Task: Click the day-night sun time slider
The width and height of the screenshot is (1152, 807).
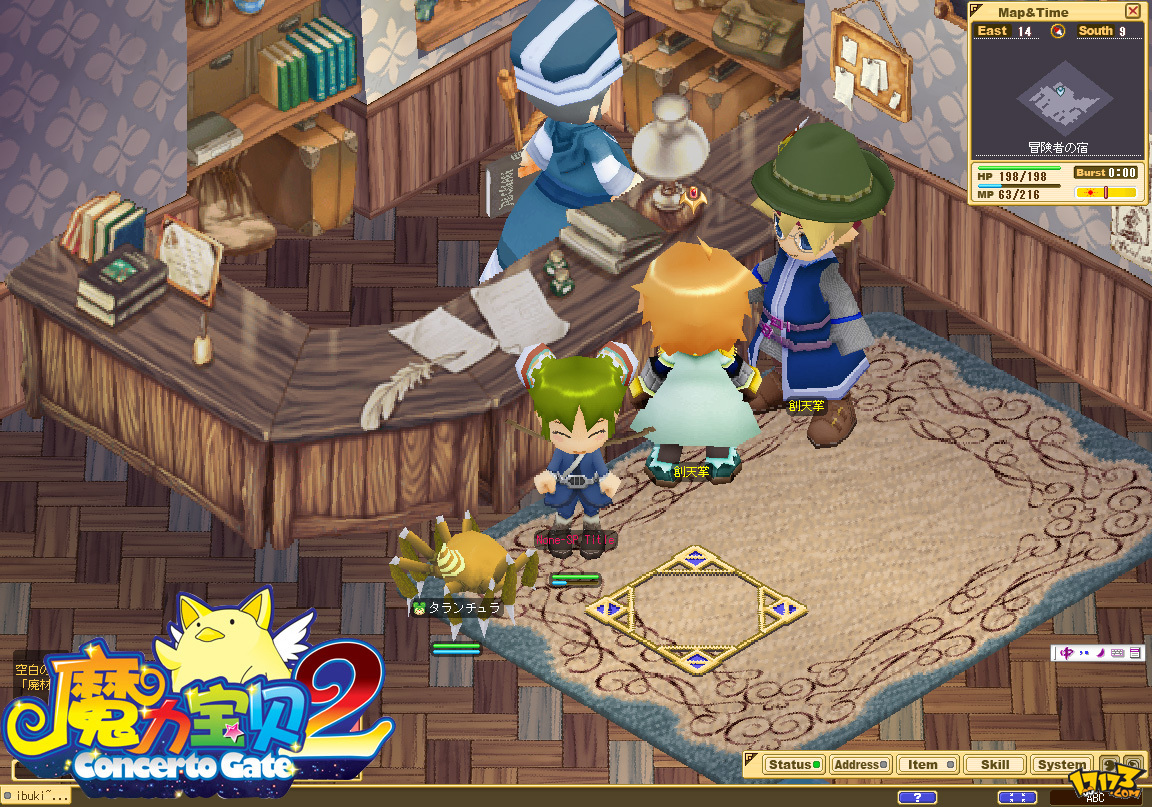Action: [1105, 192]
